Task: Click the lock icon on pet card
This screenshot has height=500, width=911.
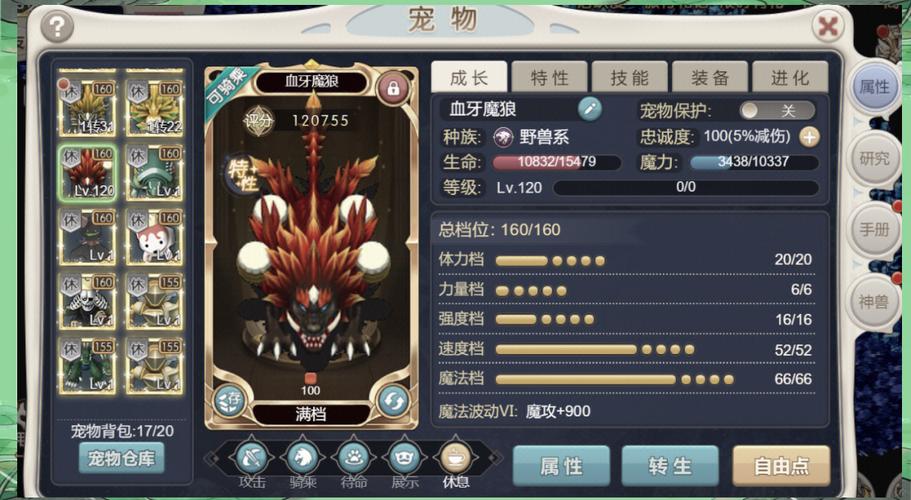Action: (393, 89)
